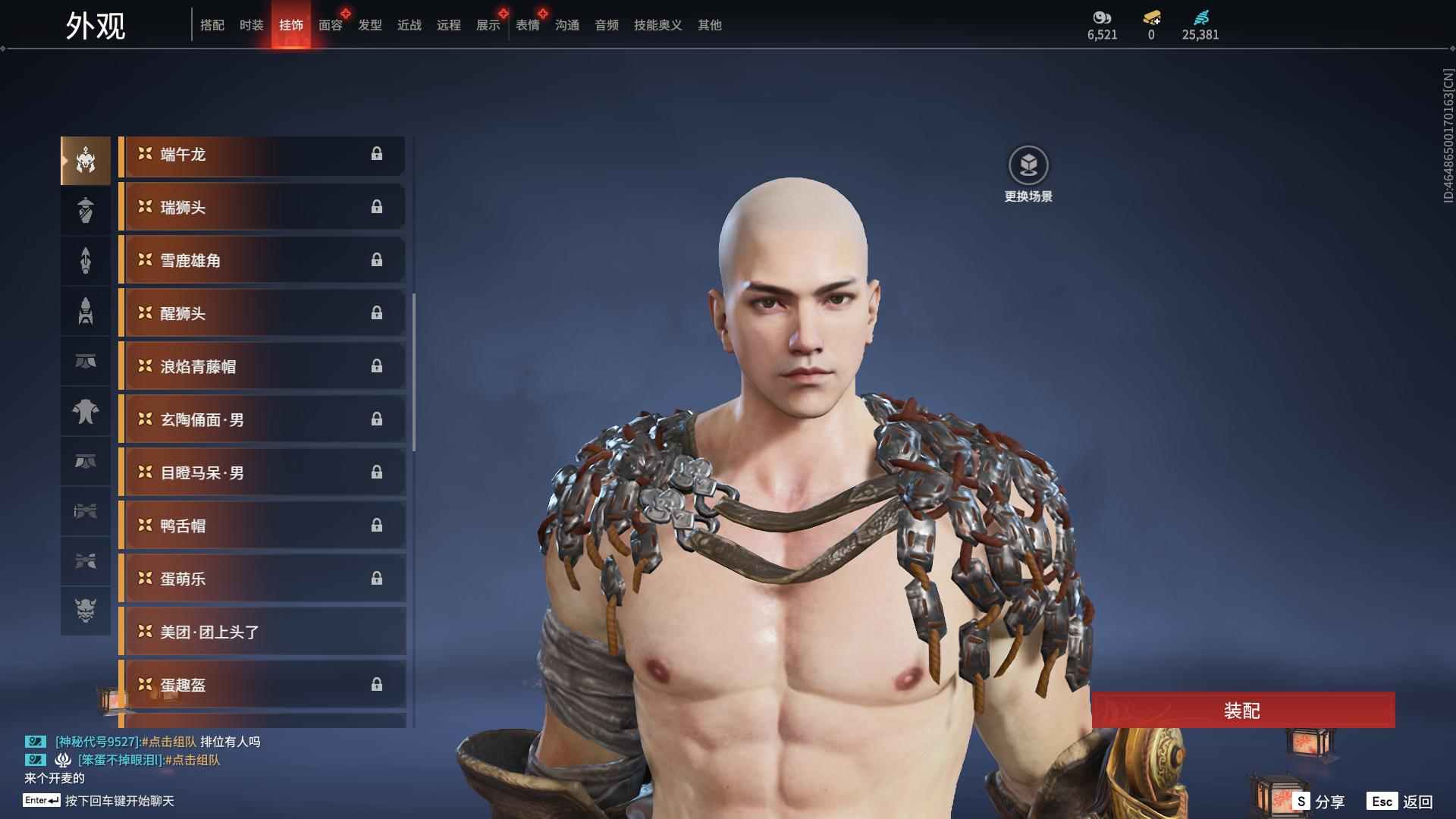Open the 搭配 outfit tab
The width and height of the screenshot is (1456, 819).
212,25
